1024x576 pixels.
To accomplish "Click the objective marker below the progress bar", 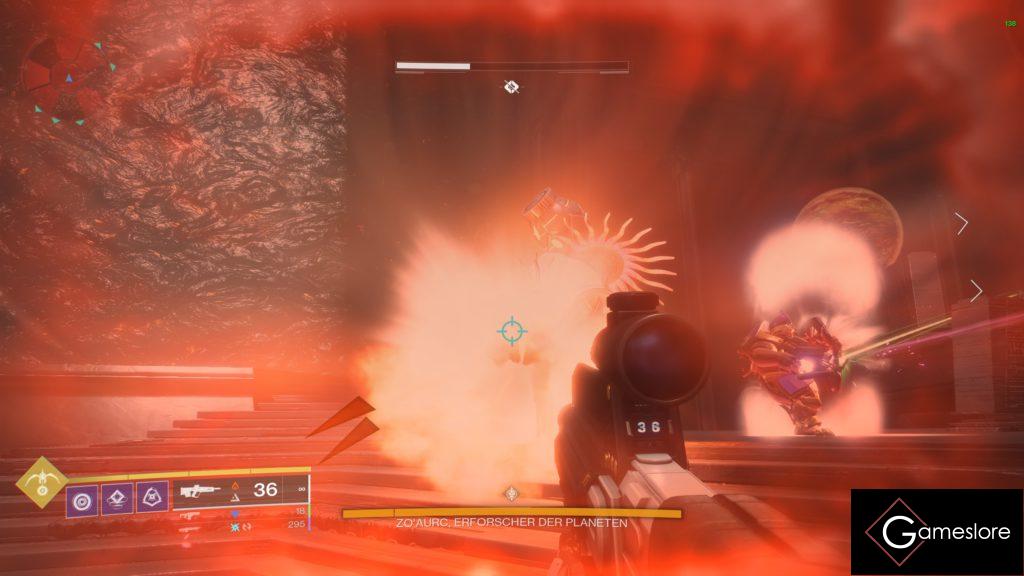I will pyautogui.click(x=511, y=87).
